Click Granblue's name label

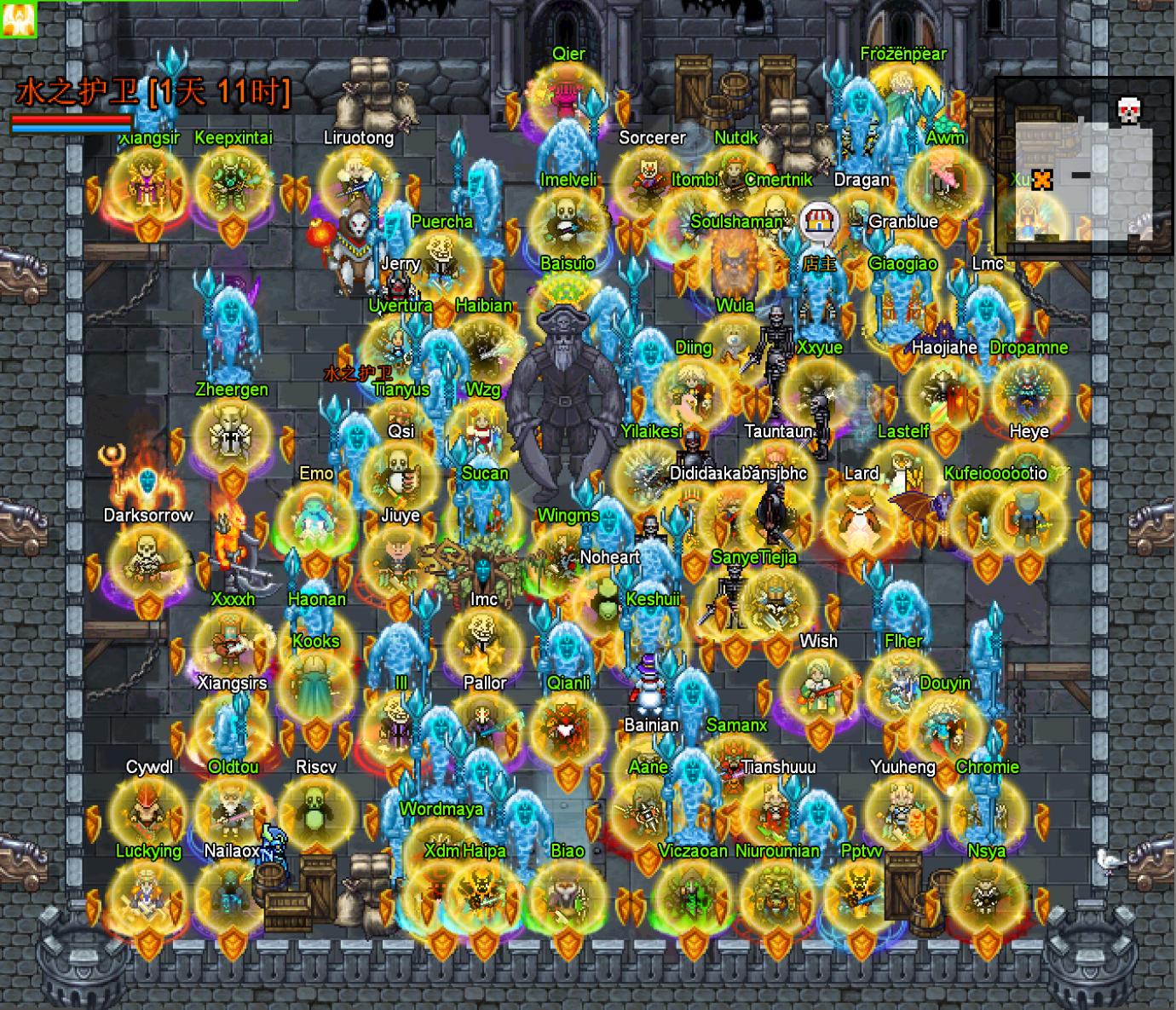click(x=904, y=222)
